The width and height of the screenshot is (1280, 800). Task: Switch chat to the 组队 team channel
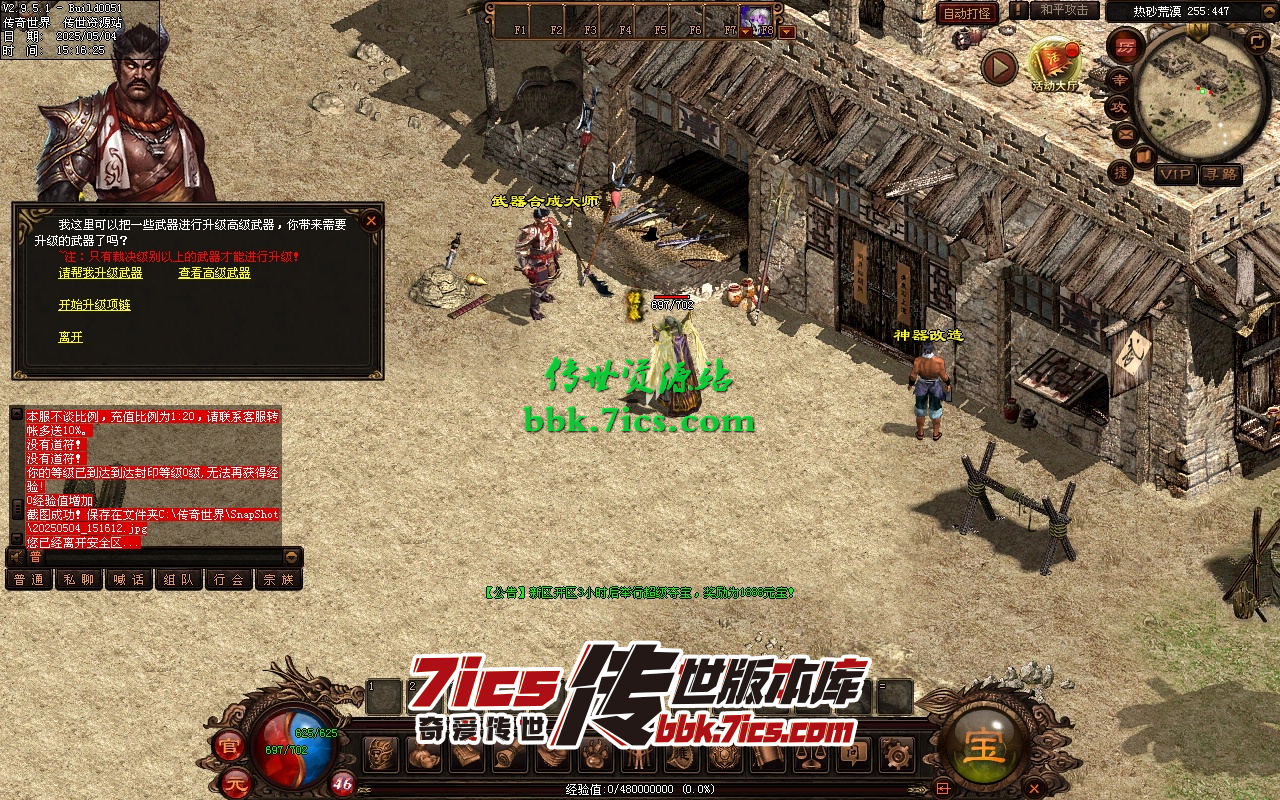(x=179, y=579)
